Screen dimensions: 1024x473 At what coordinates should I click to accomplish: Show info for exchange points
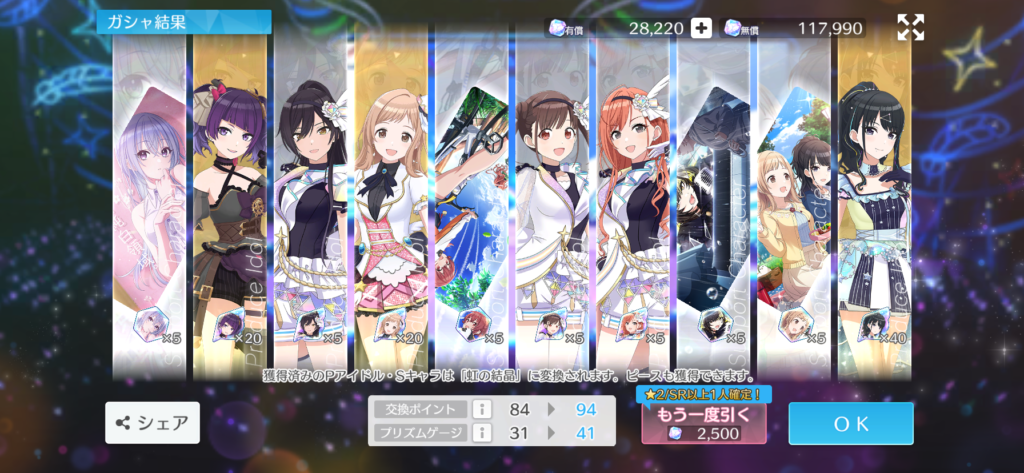pos(479,408)
